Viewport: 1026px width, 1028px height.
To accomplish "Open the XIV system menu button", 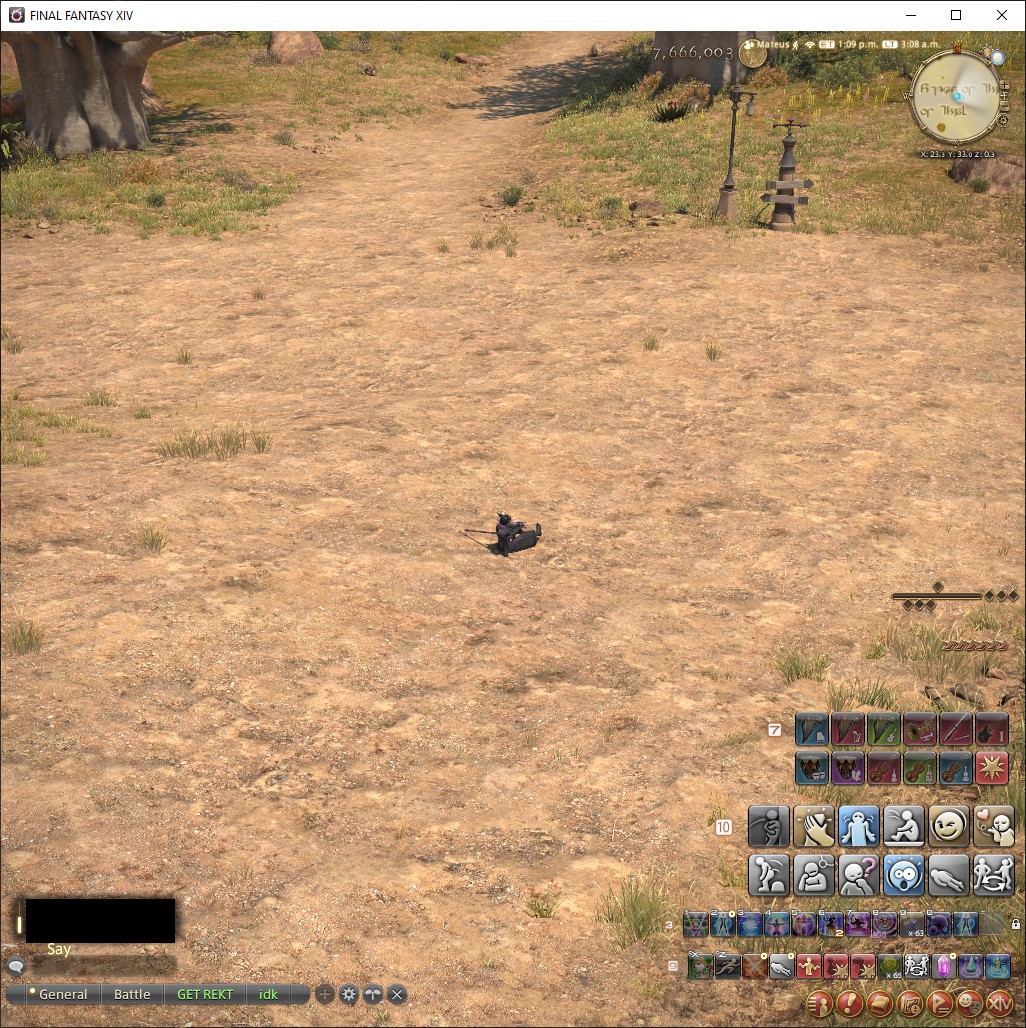I will coord(999,1003).
